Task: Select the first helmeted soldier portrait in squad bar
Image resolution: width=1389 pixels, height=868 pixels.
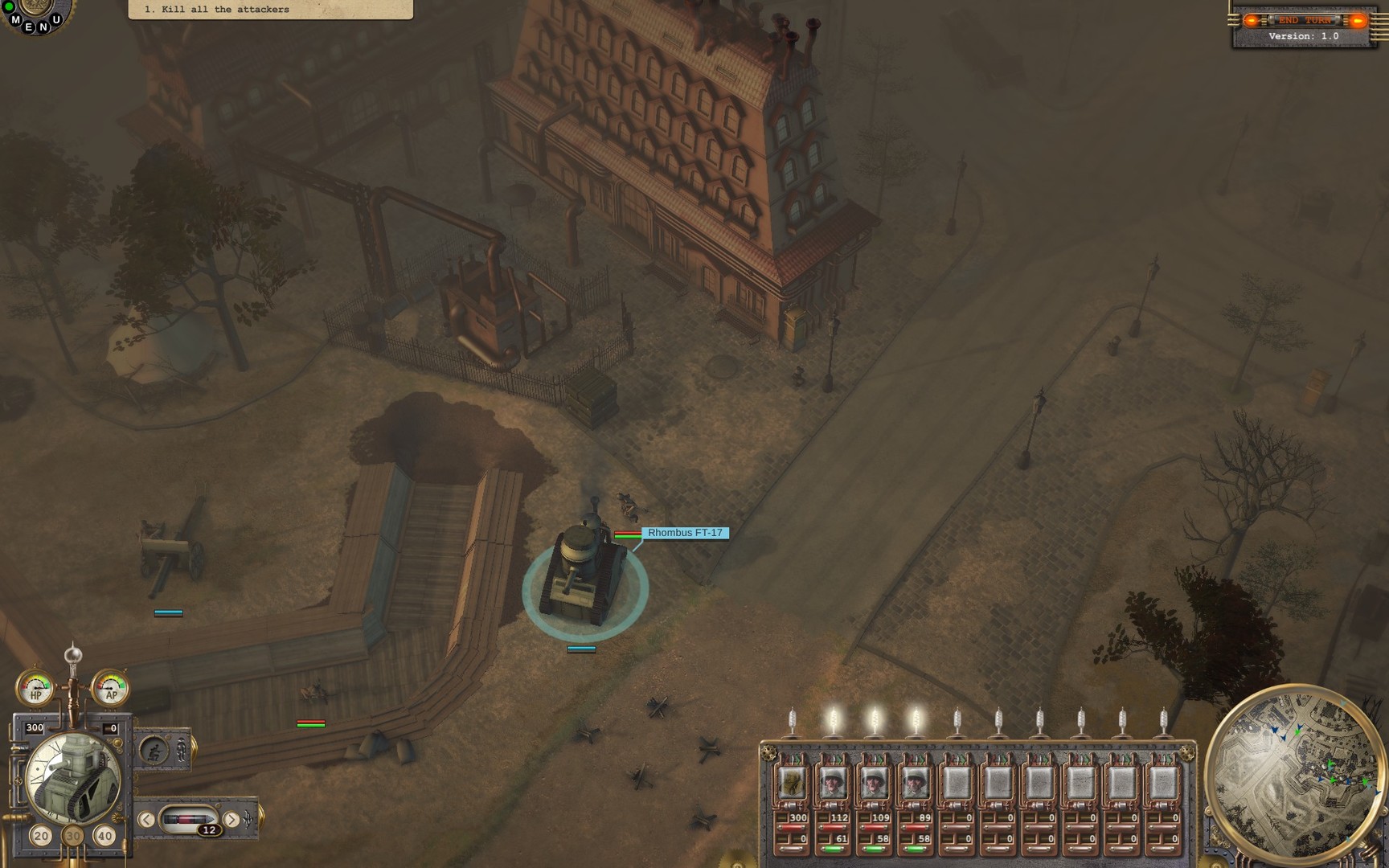Action: [832, 784]
